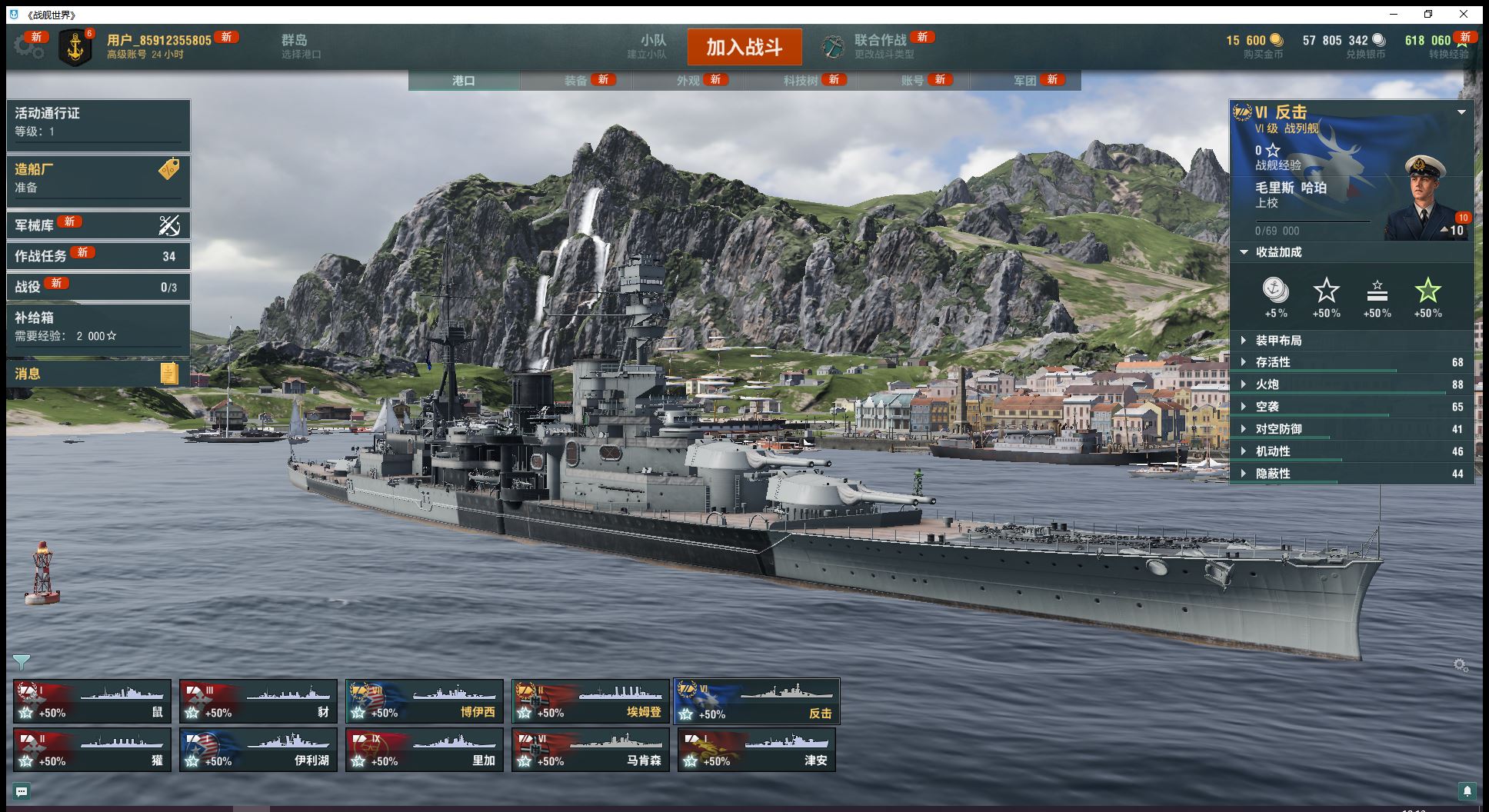Open the 消息 news panel
This screenshot has height=812, width=1489.
click(x=98, y=374)
